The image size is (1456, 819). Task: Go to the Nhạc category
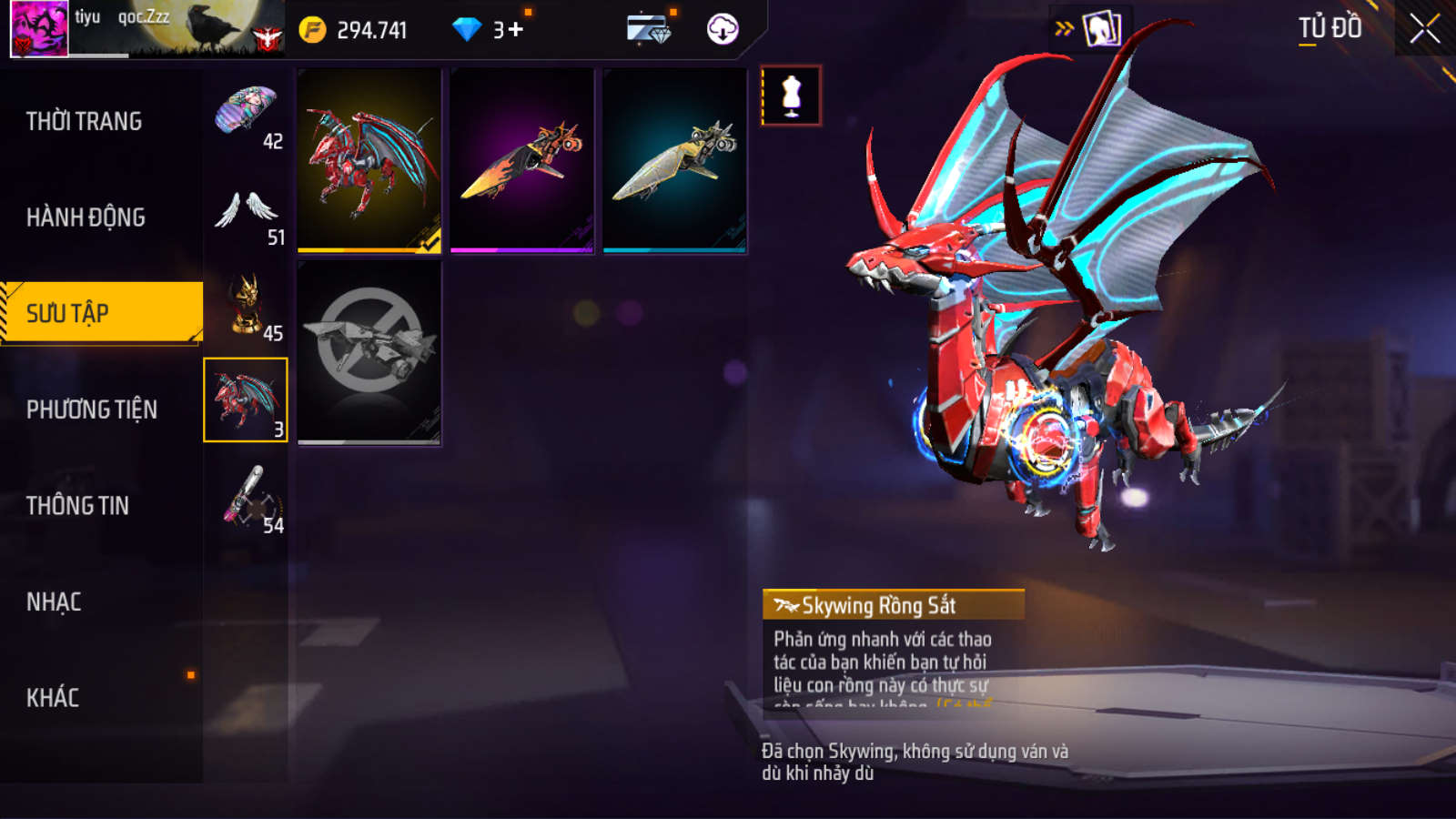pyautogui.click(x=54, y=602)
